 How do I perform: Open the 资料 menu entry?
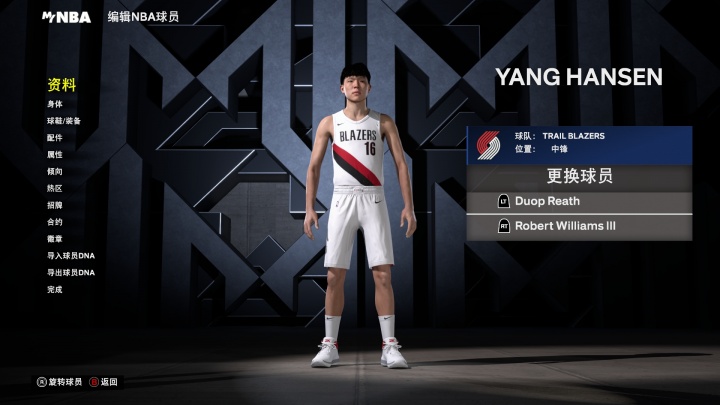point(62,85)
